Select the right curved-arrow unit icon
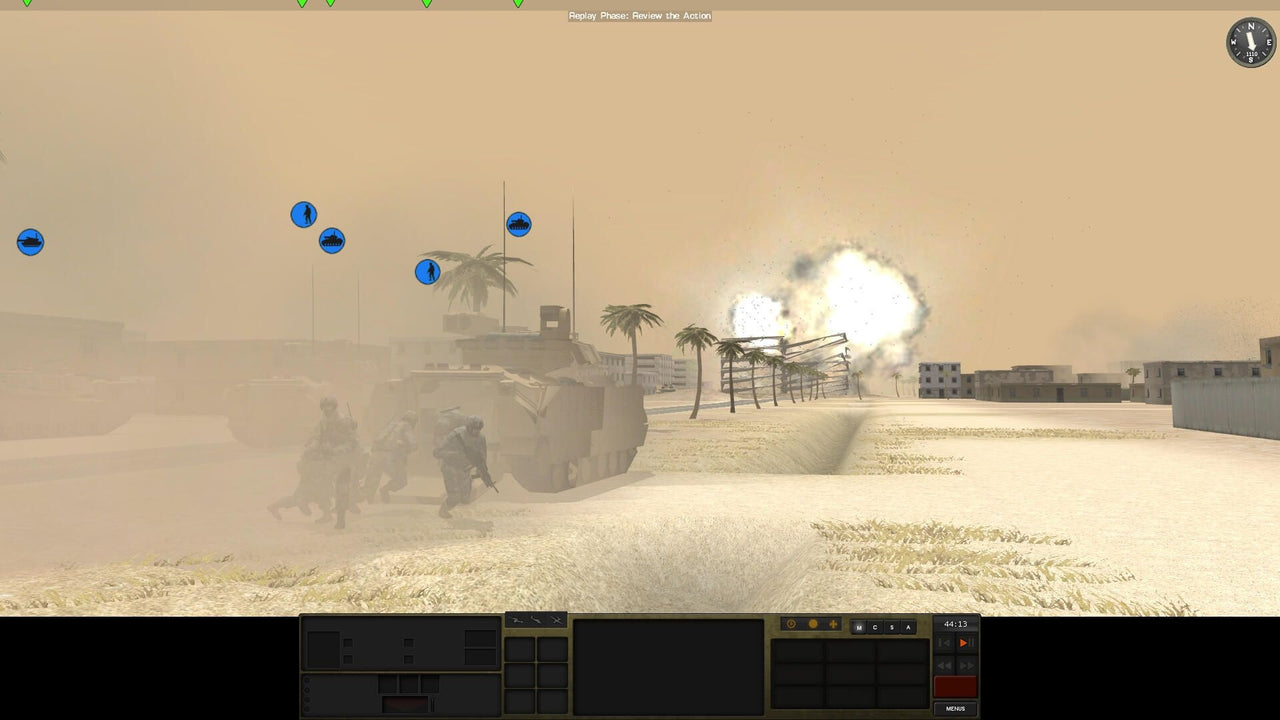 (537, 620)
